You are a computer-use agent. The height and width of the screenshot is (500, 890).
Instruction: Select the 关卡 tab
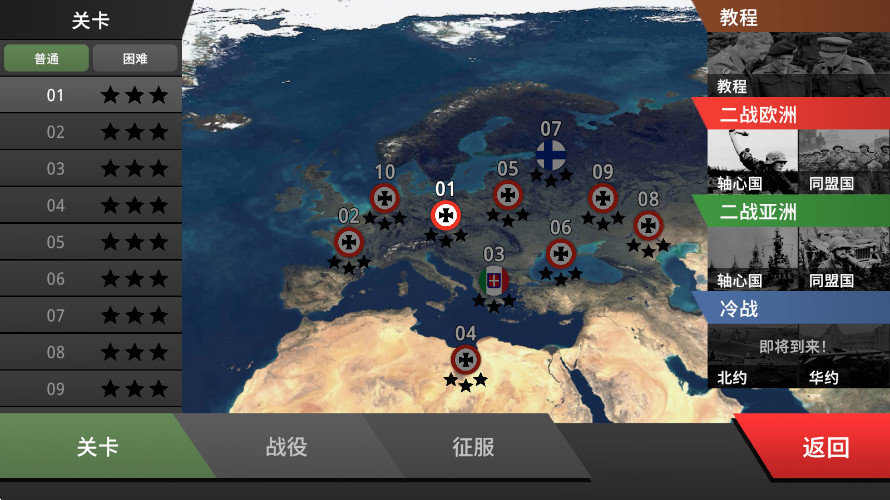coord(97,447)
